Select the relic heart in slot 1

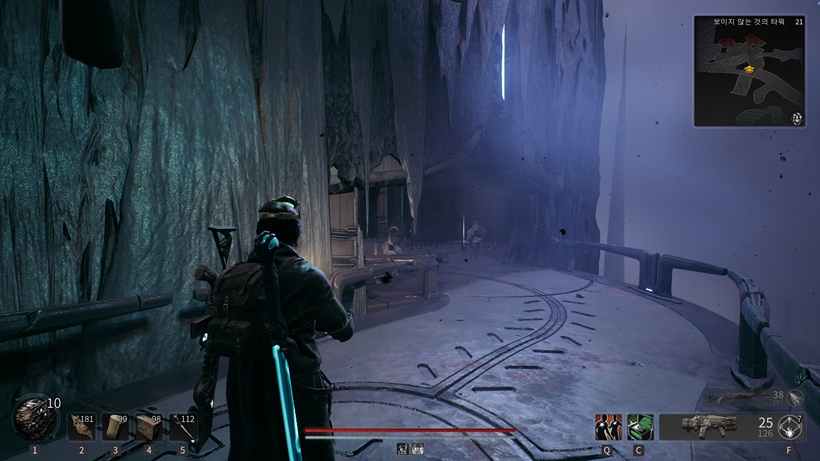[33, 420]
